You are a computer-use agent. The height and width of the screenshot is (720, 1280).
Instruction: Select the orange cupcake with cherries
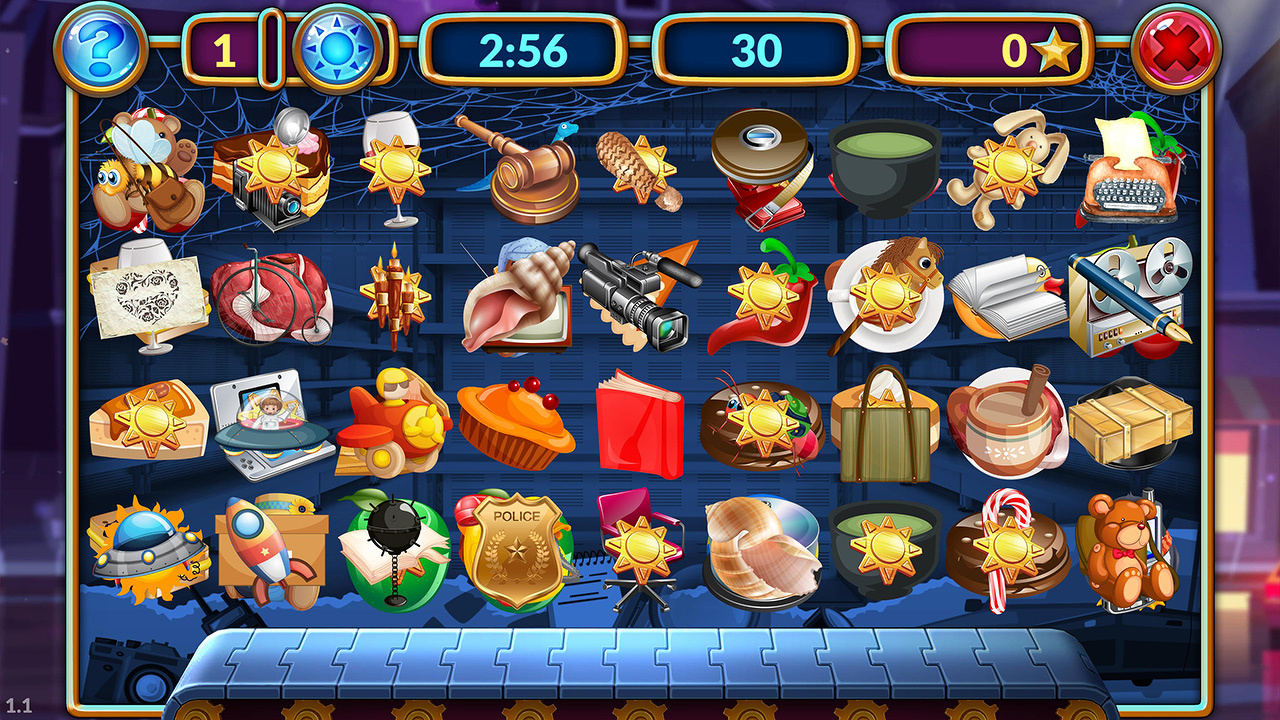coord(515,424)
